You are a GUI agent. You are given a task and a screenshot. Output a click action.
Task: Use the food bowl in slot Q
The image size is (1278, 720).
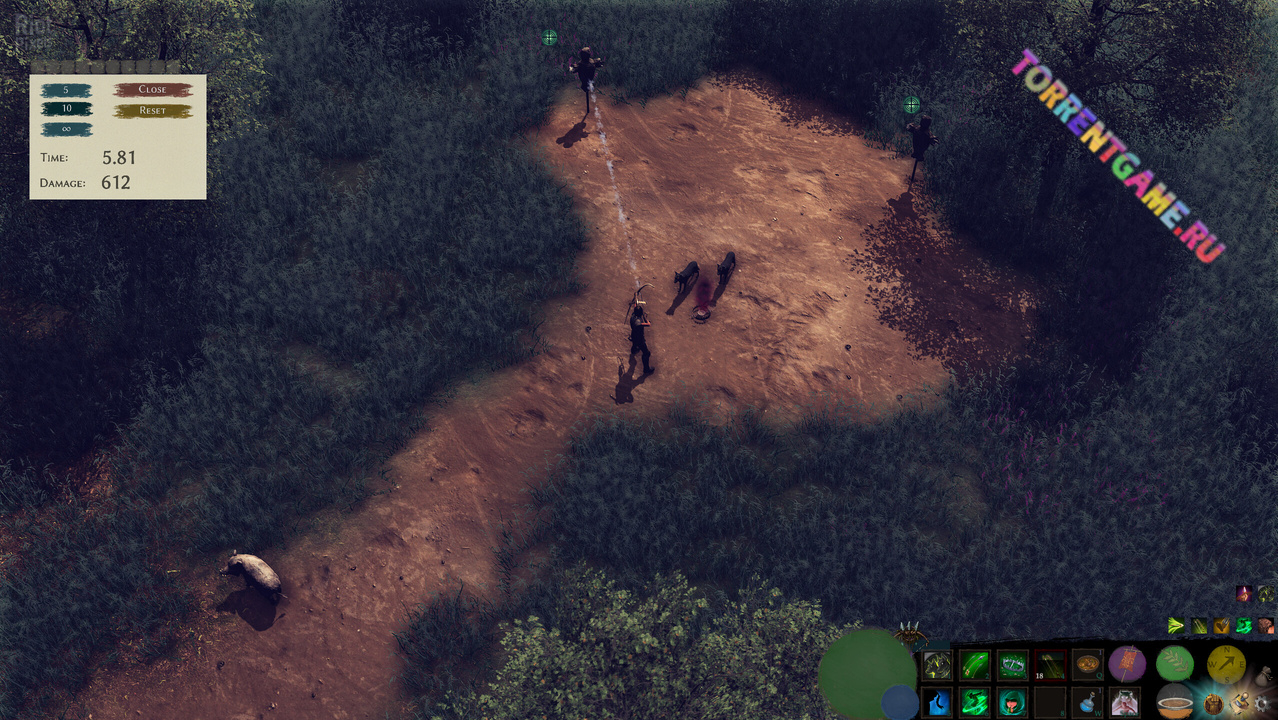[1087, 665]
